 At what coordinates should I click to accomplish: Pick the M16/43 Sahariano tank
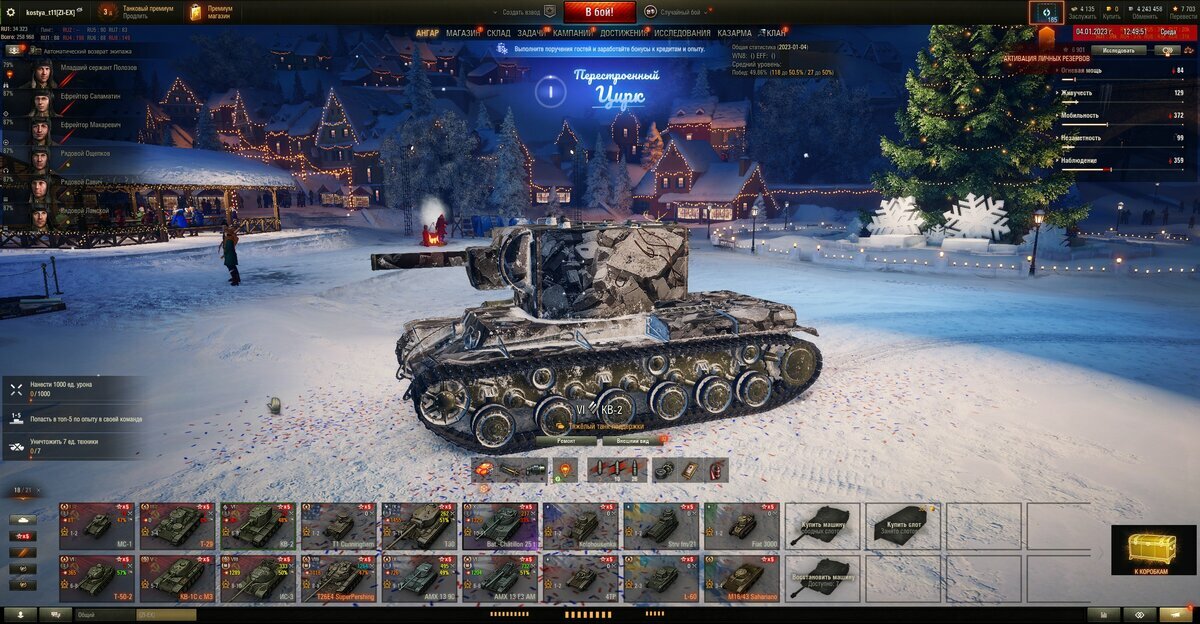click(x=741, y=577)
